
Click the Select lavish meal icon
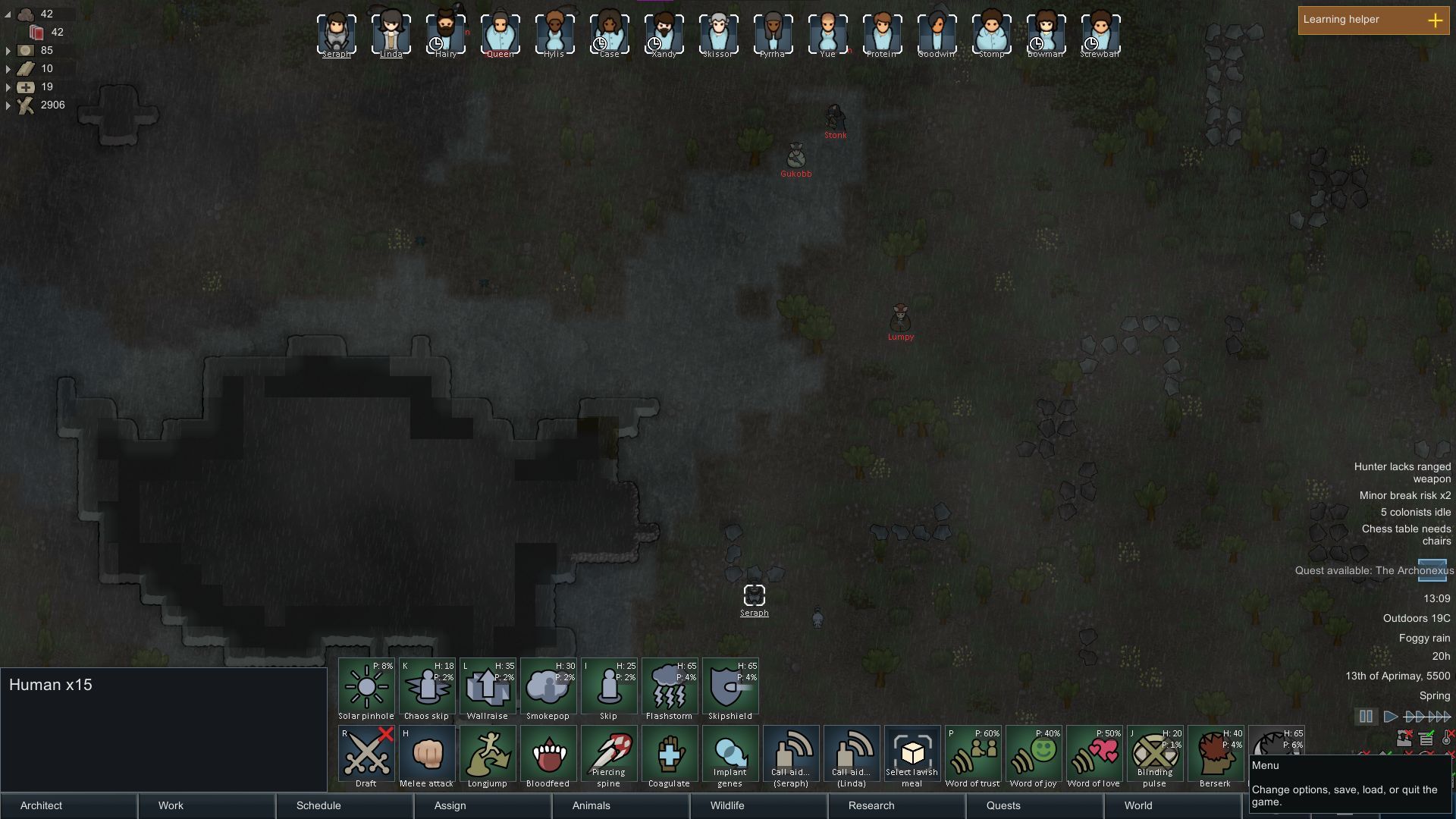912,755
